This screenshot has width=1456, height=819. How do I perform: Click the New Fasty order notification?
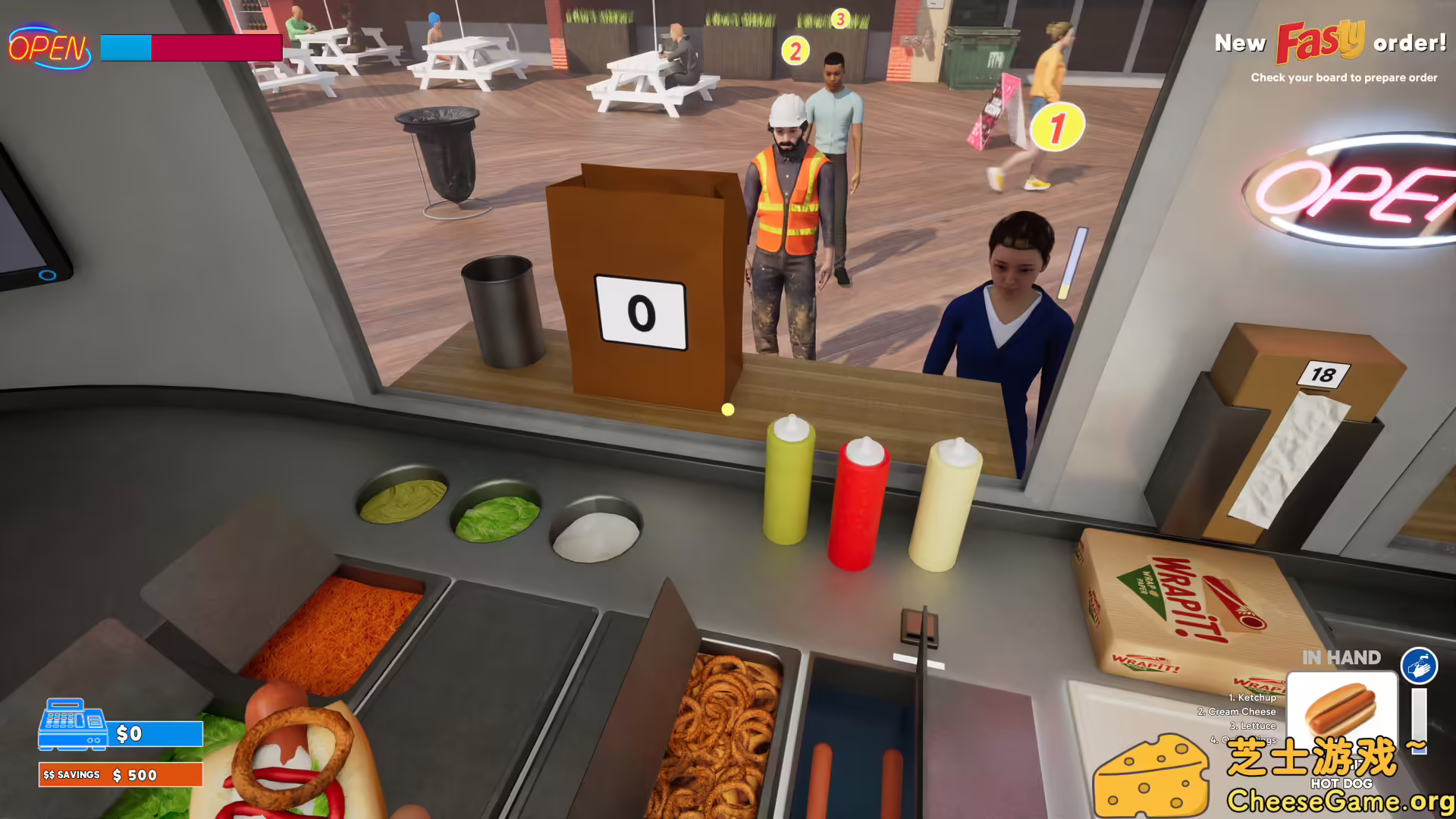[x=1331, y=44]
